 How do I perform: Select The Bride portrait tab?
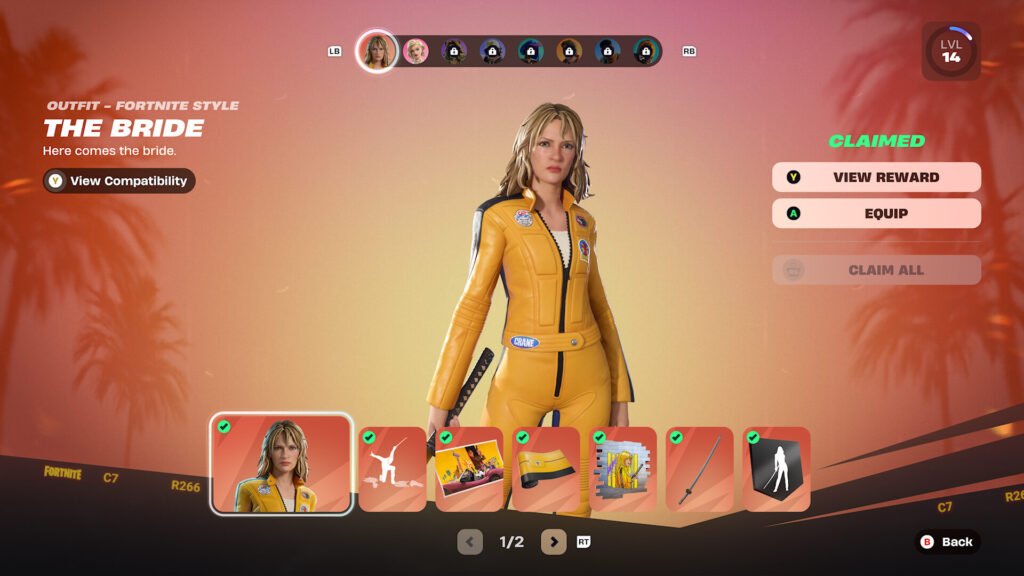pos(377,51)
